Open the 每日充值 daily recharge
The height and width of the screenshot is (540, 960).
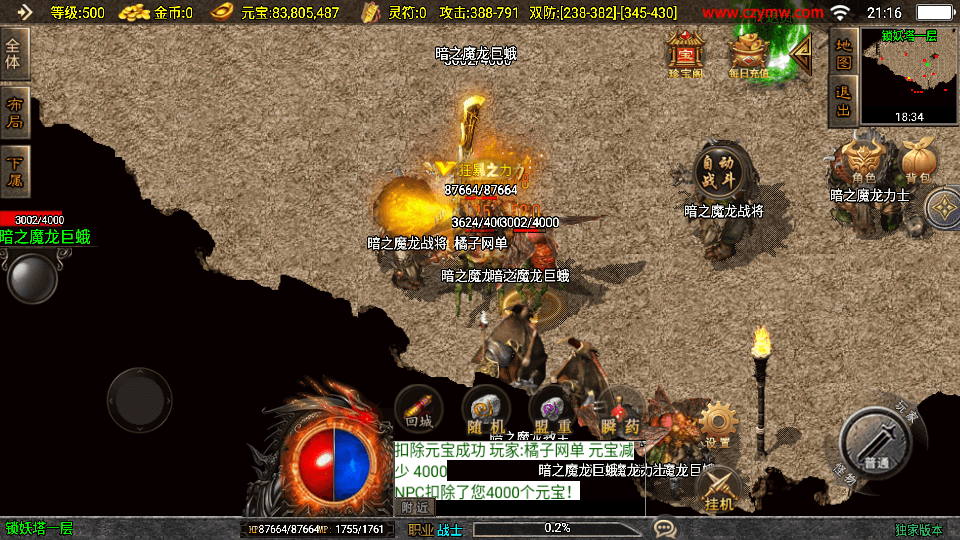(x=749, y=53)
